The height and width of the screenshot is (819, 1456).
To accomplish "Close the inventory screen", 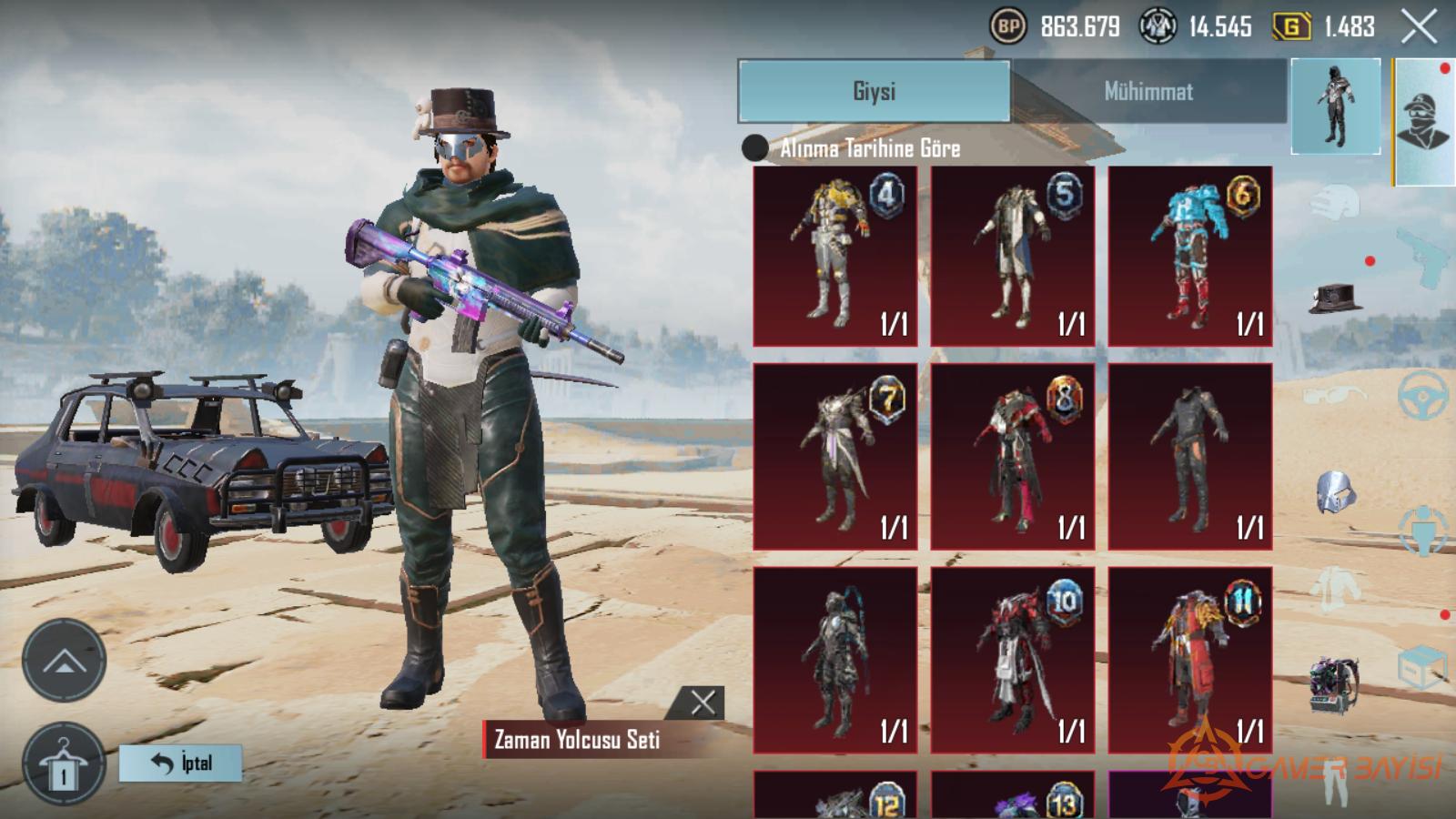I will pyautogui.click(x=1418, y=27).
